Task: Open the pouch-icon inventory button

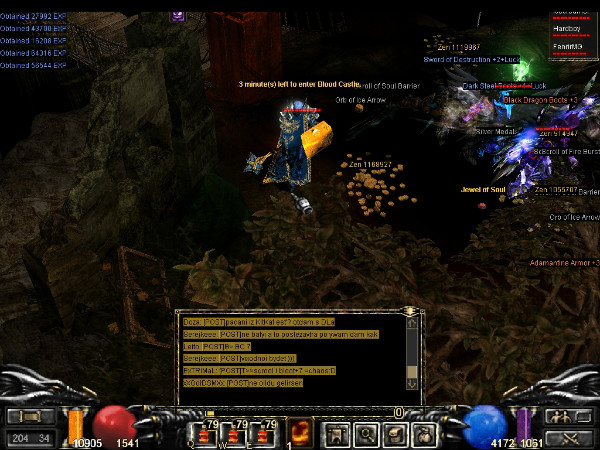Action: point(423,433)
